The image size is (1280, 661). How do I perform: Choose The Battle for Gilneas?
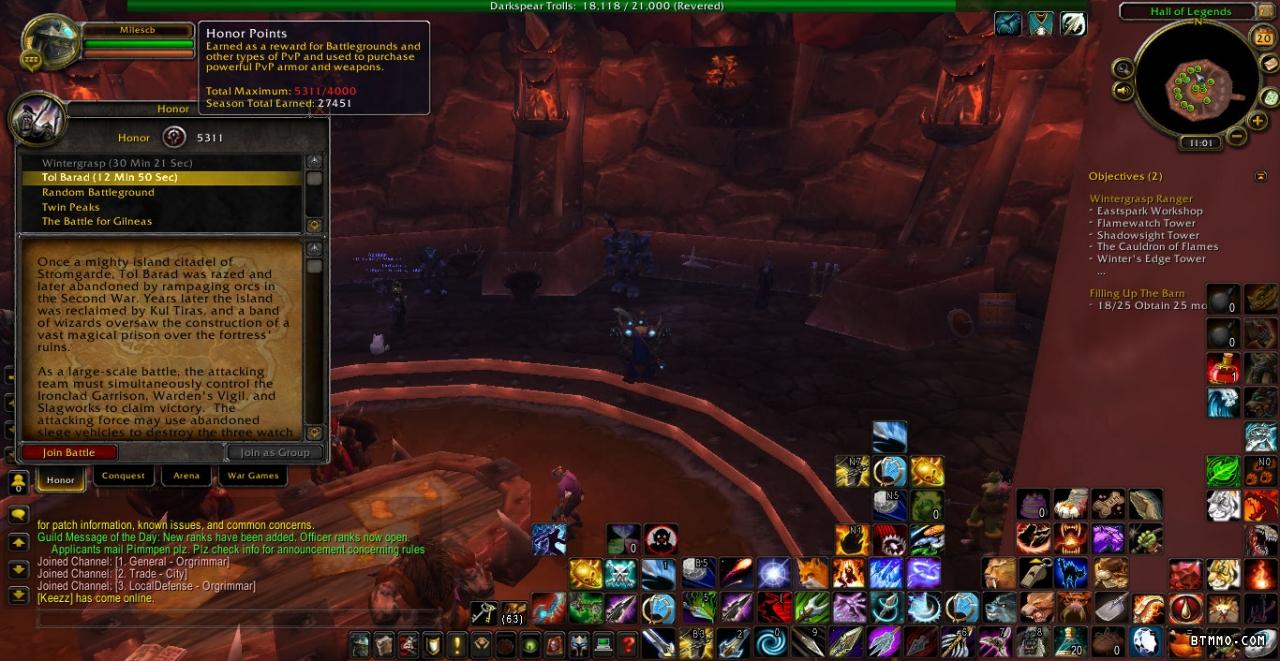click(x=97, y=221)
